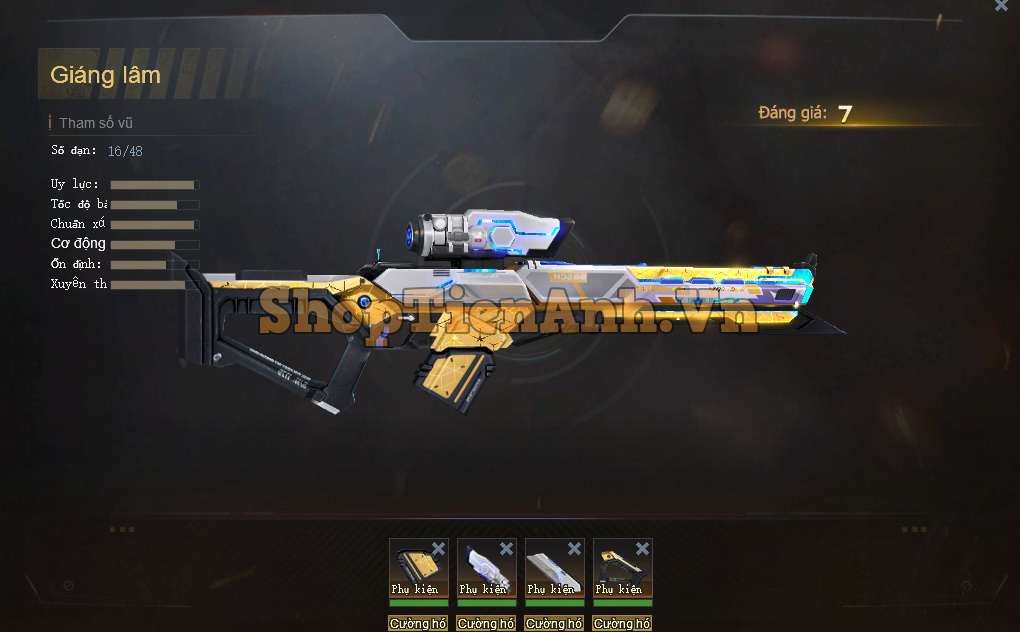The image size is (1020, 632).
Task: Close the weapon detail window
Action: click(1001, 6)
